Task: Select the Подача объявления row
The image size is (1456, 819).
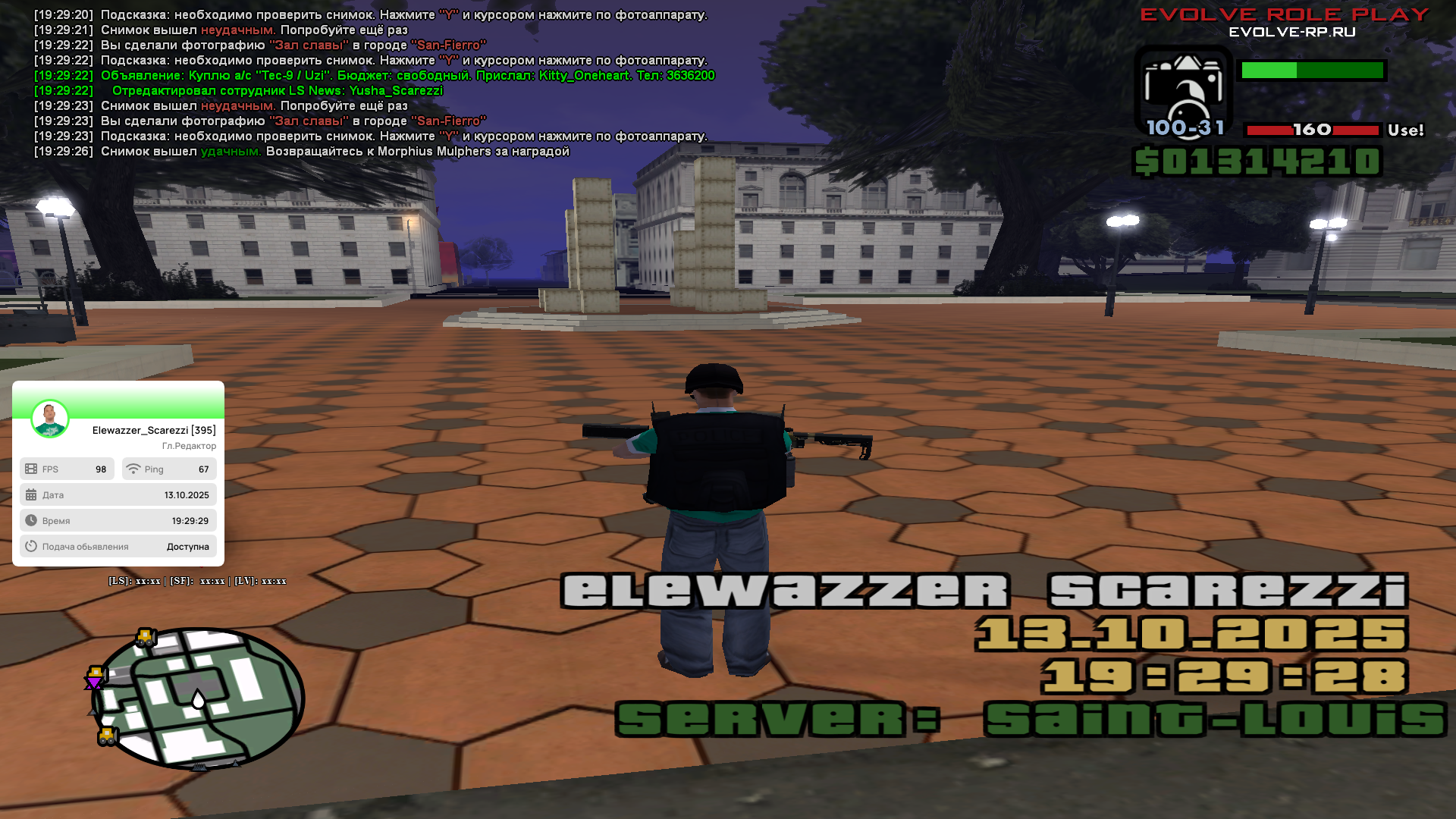Action: (x=118, y=547)
